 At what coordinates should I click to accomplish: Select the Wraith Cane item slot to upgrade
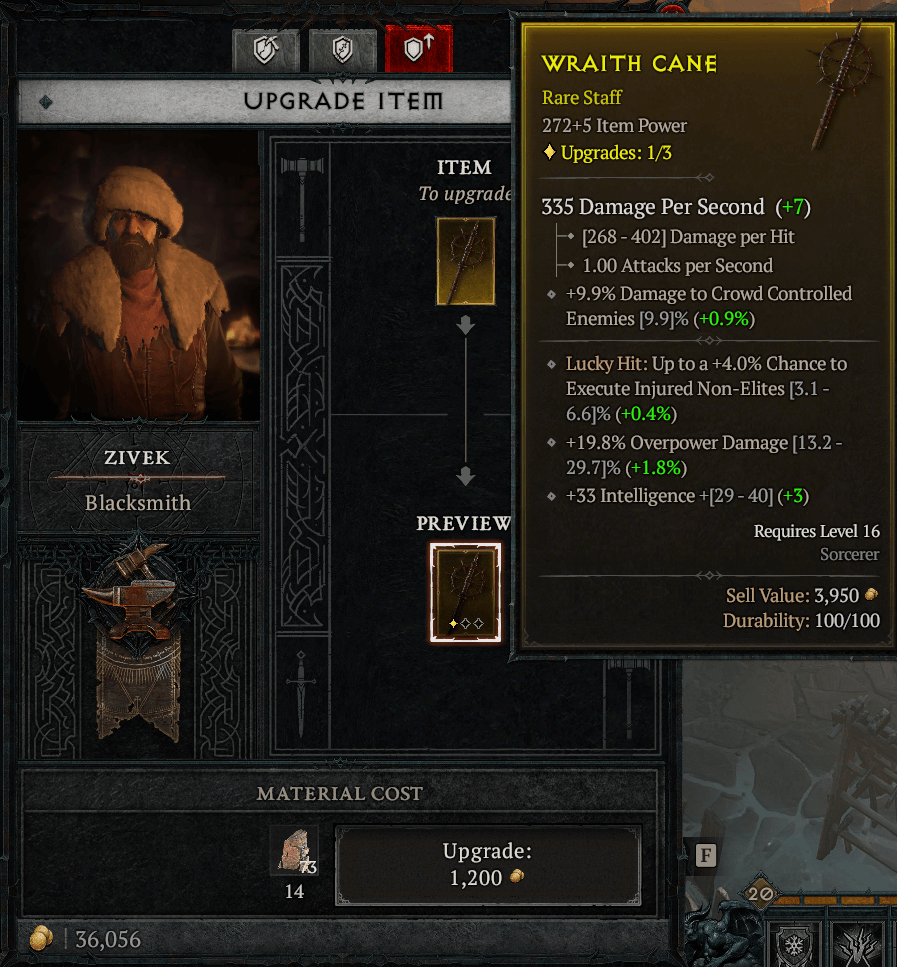click(465, 261)
